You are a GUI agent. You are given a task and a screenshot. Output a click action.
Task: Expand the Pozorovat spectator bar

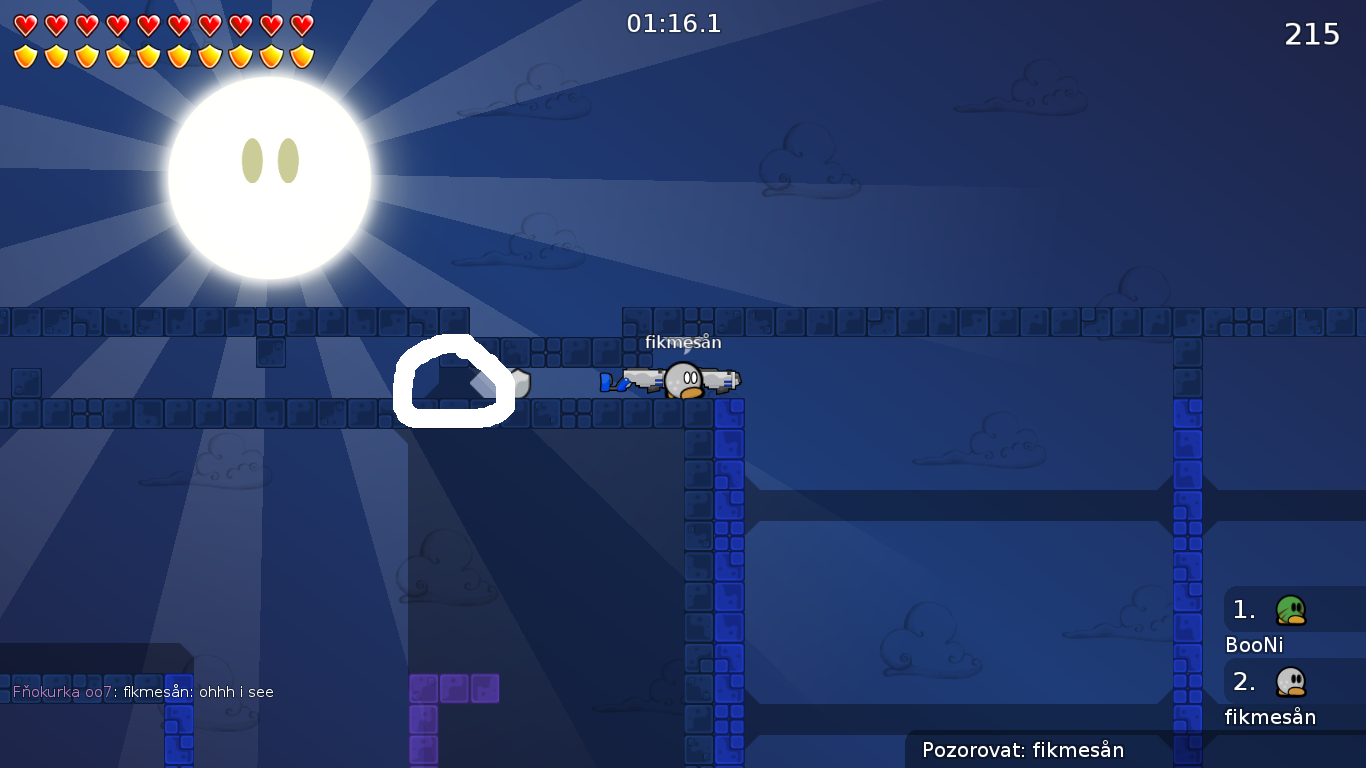pos(1025,750)
